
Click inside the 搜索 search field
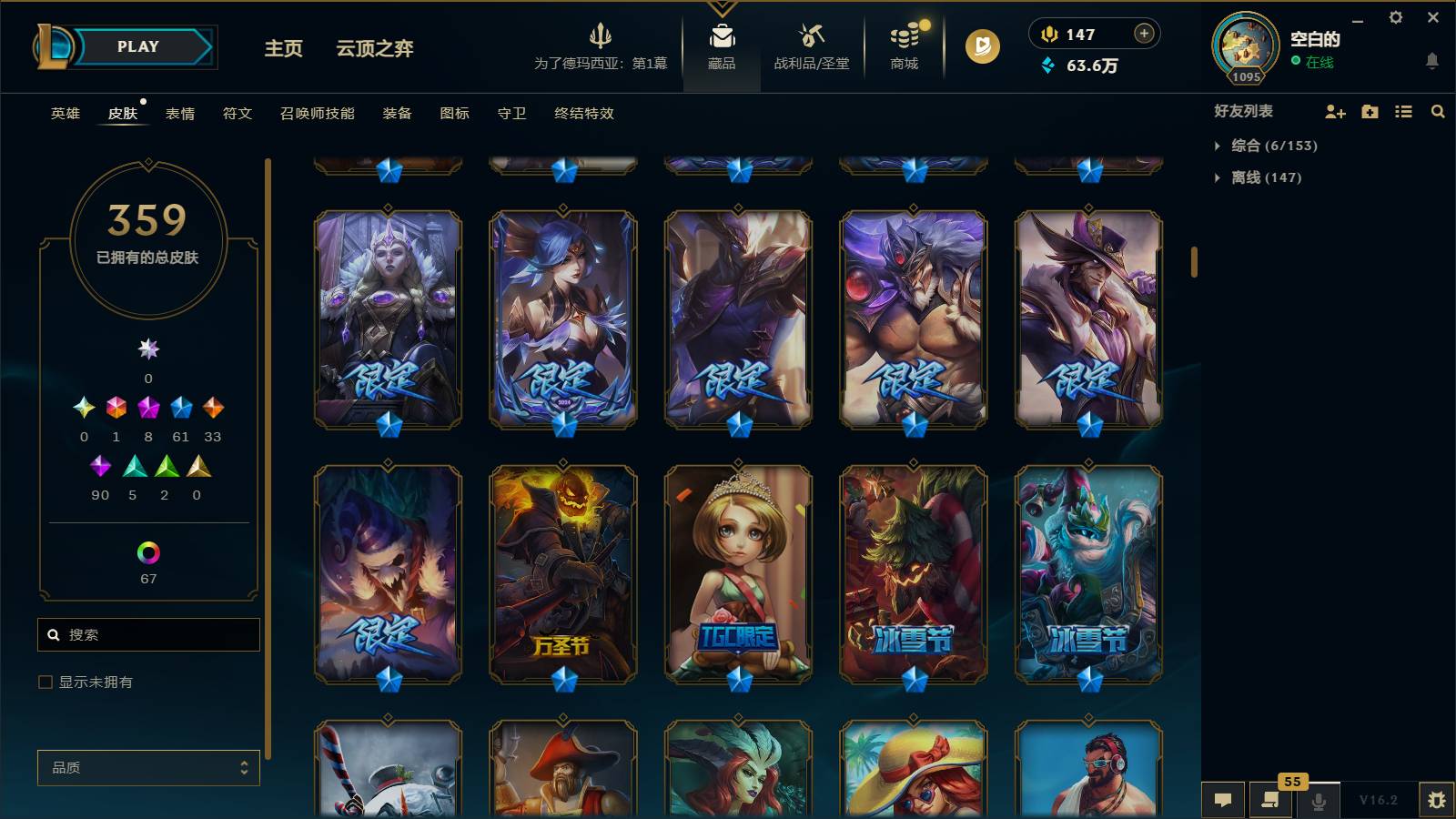click(147, 634)
